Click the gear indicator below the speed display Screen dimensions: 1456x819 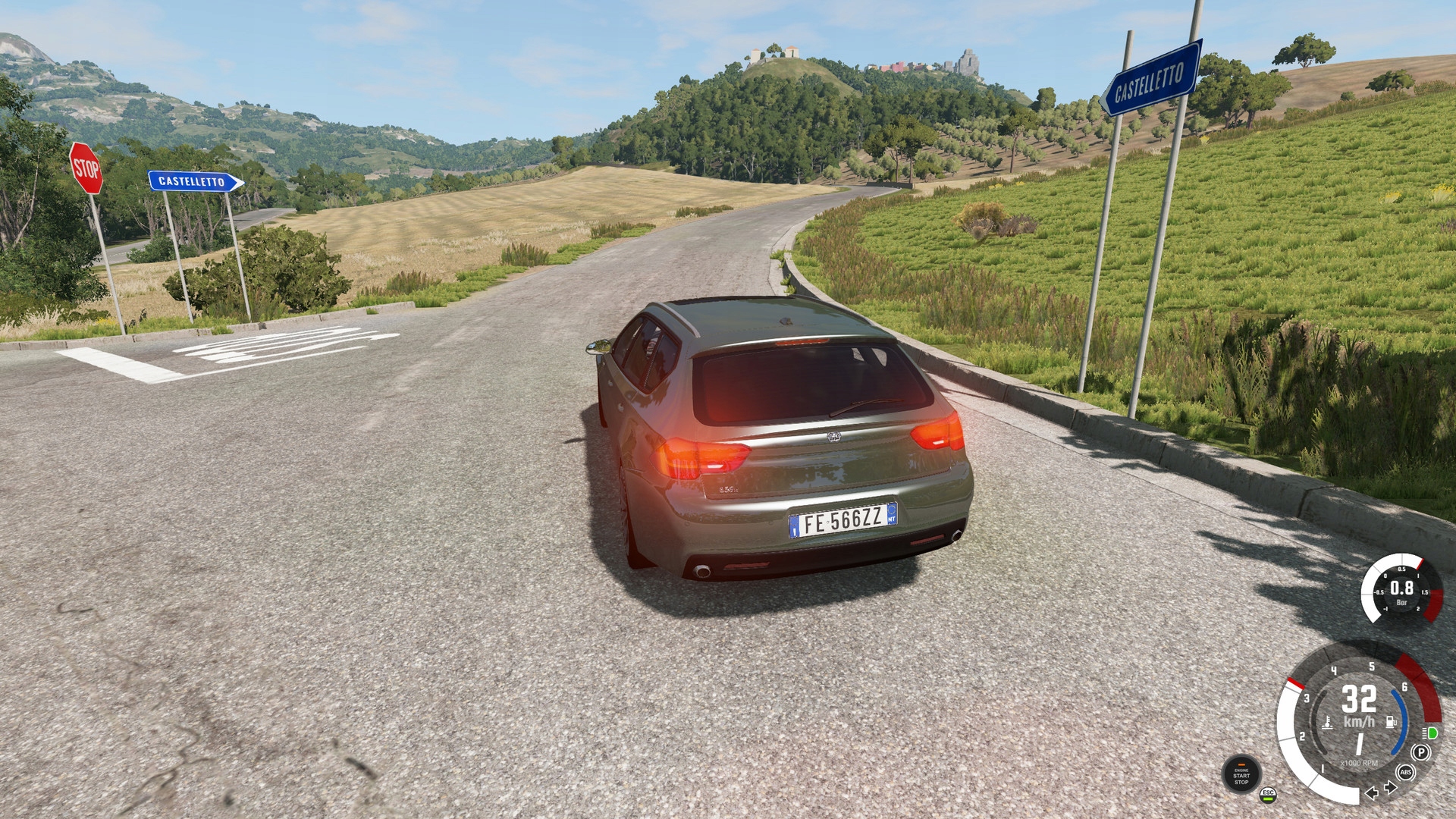click(x=1360, y=743)
